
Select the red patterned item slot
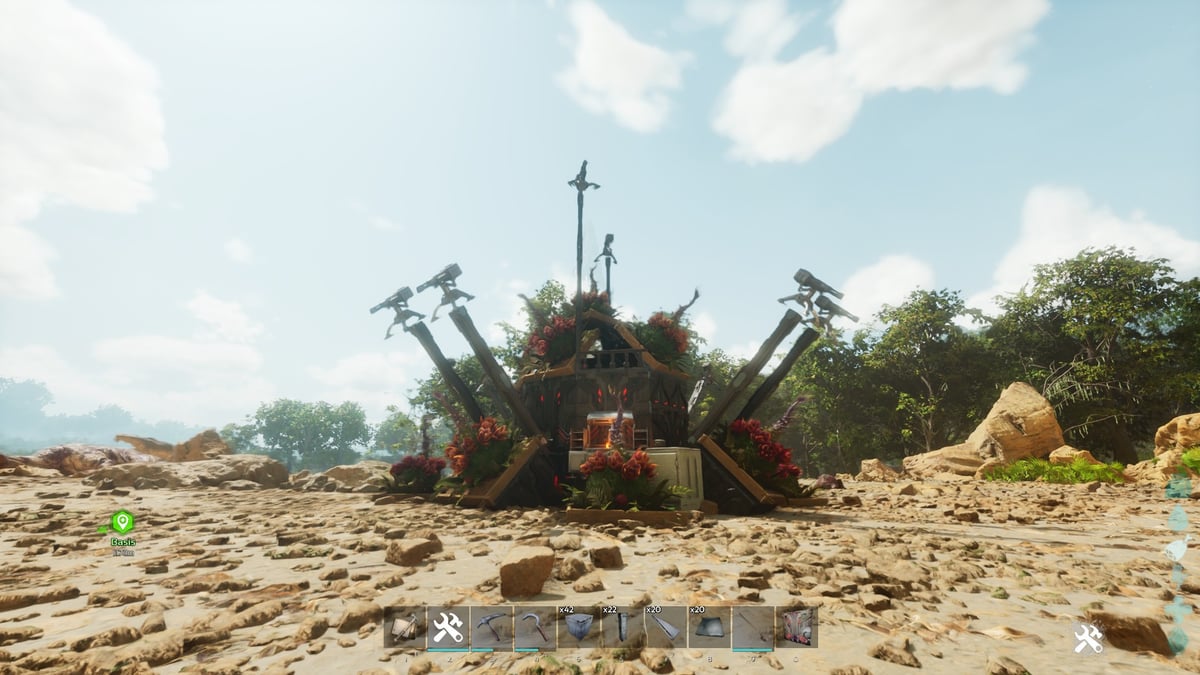(x=796, y=628)
